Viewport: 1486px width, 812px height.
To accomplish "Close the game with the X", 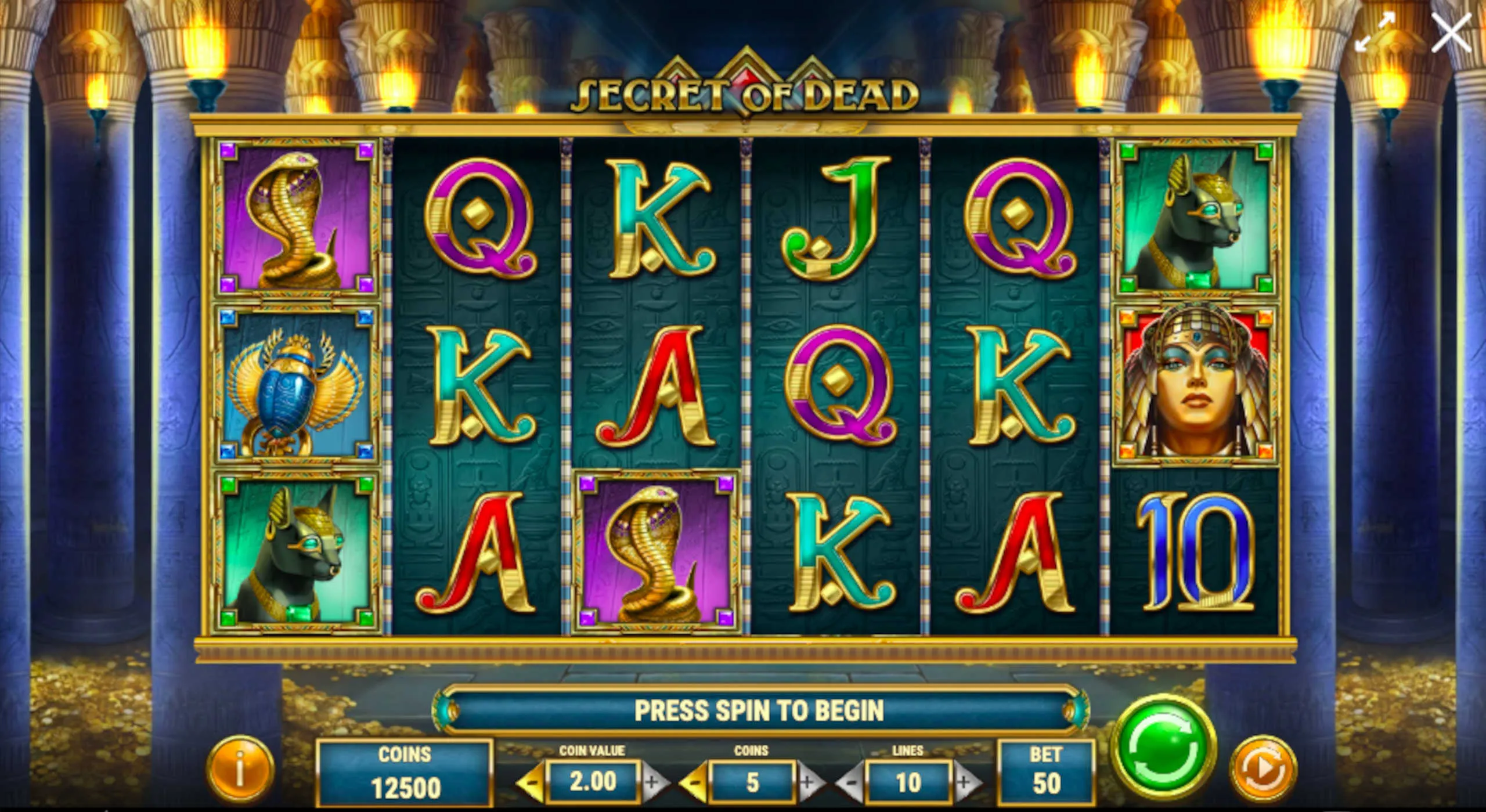I will coord(1451,33).
